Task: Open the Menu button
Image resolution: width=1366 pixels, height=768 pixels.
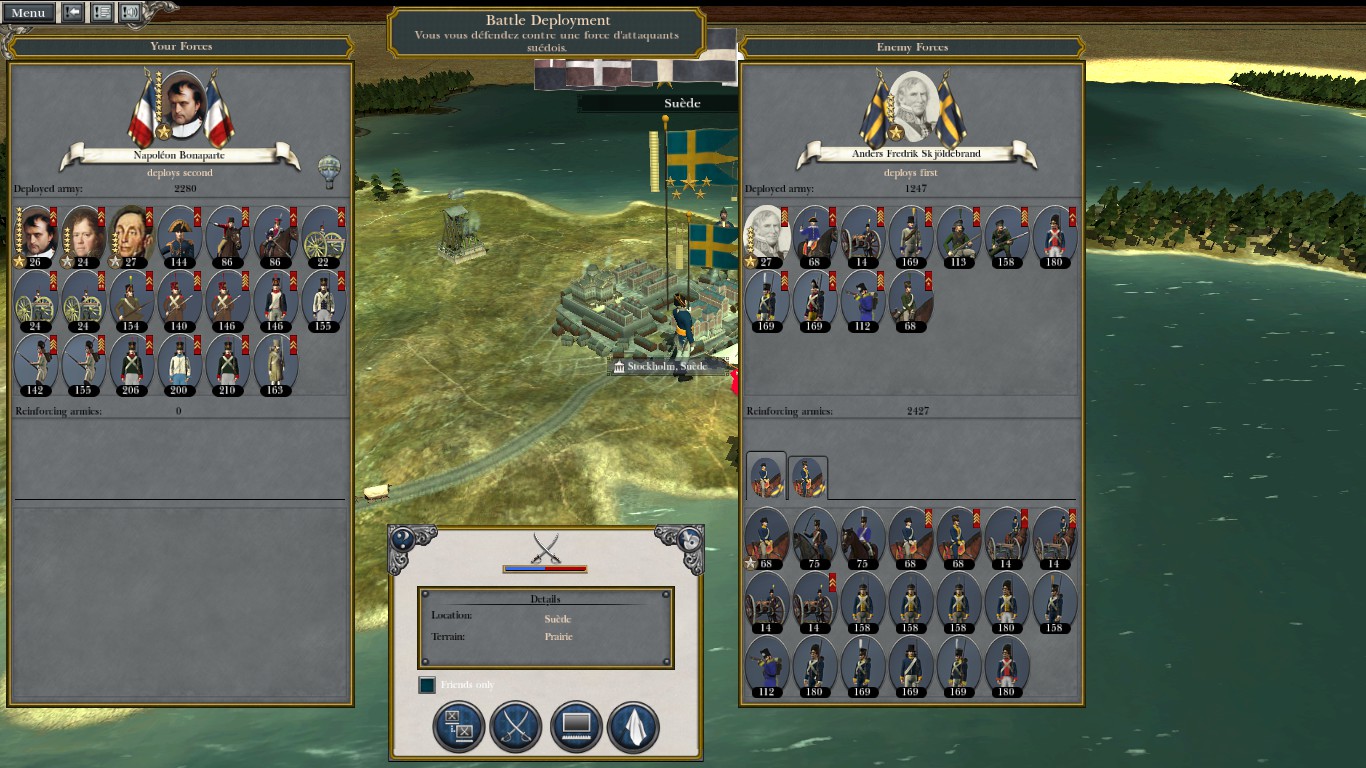Action: (28, 13)
